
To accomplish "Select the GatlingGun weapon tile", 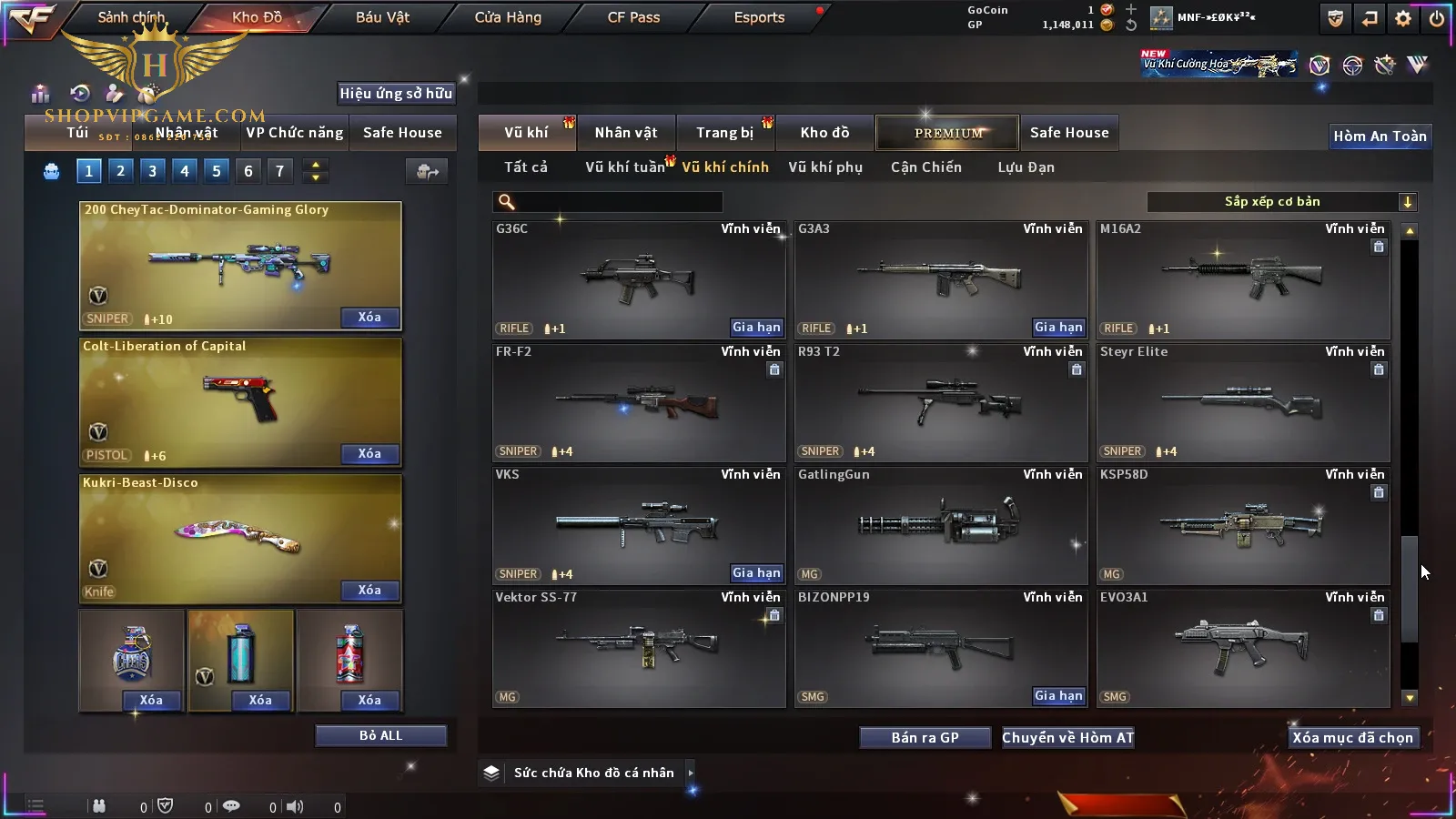I will click(941, 525).
